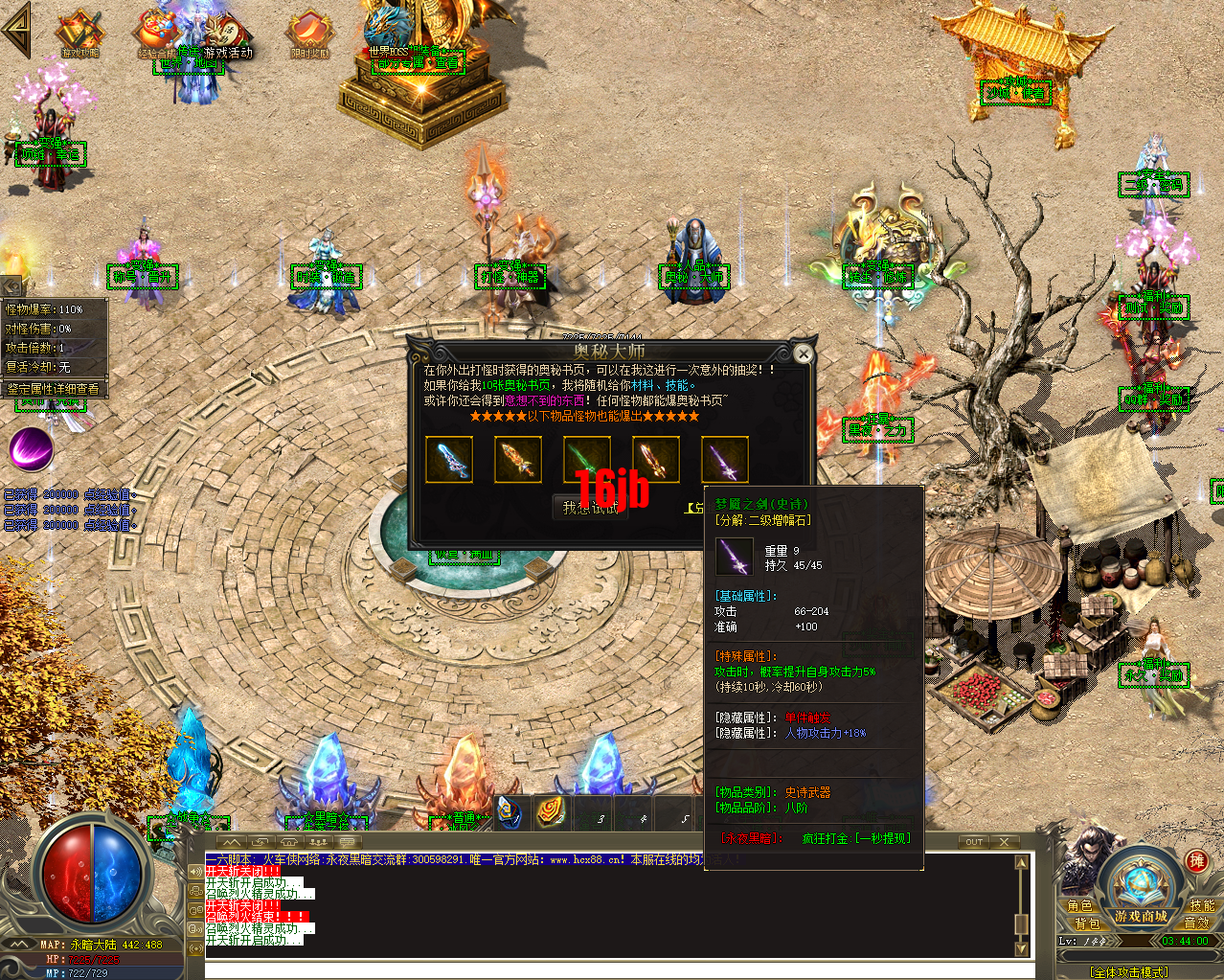The height and width of the screenshot is (980, 1224).
Task: Open the 背包 backpack
Action: [x=1086, y=923]
